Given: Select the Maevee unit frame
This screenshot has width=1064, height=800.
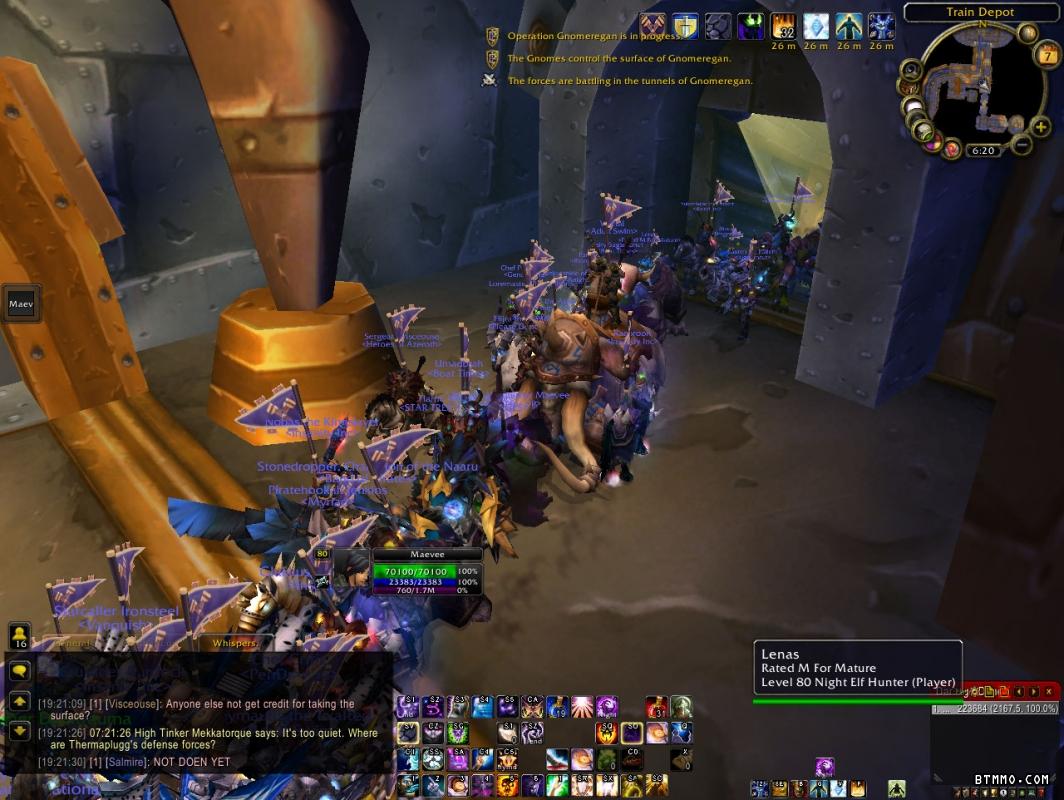Looking at the screenshot, I should coord(428,572).
